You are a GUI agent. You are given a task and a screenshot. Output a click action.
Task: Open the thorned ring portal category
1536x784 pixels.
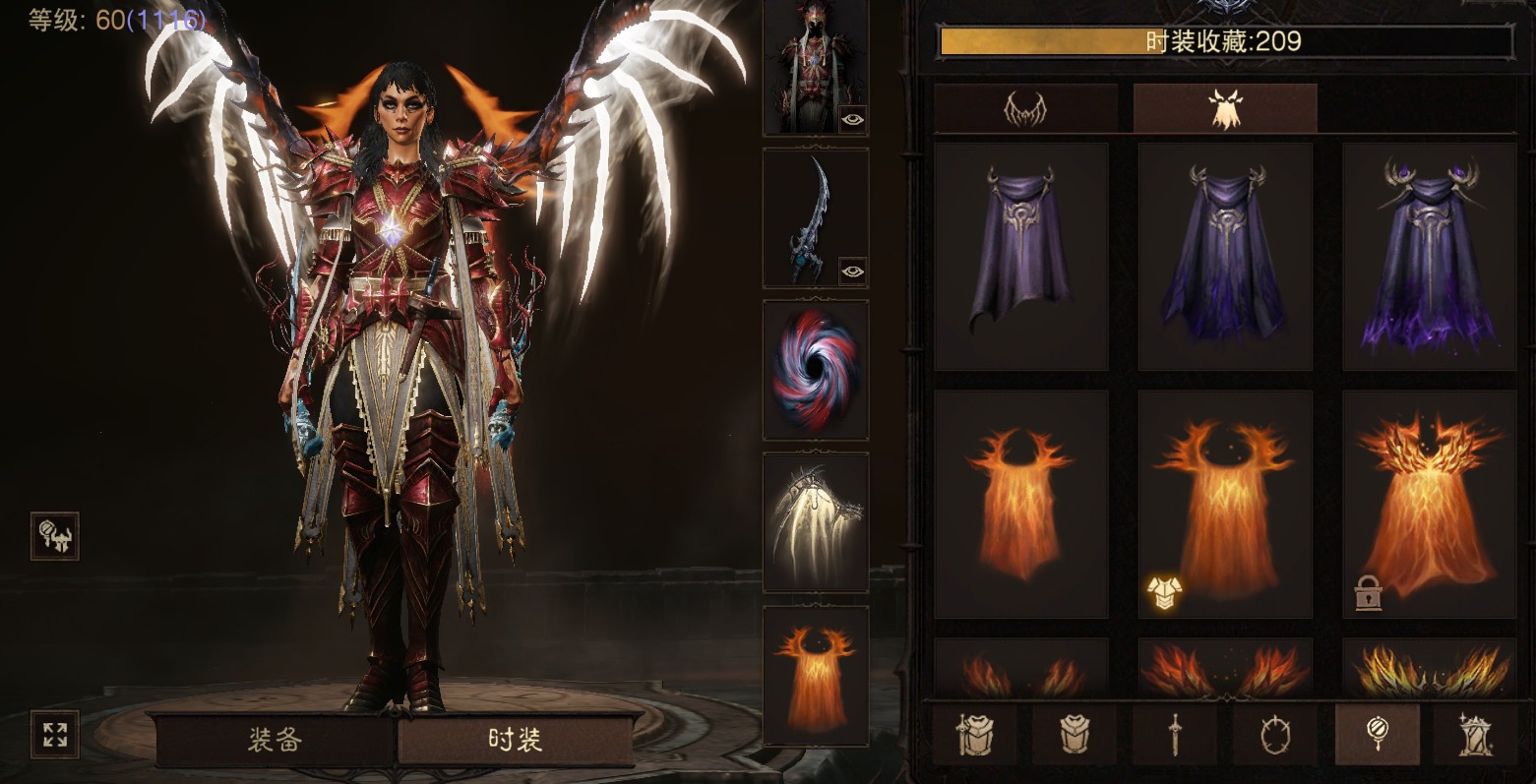tap(1275, 734)
